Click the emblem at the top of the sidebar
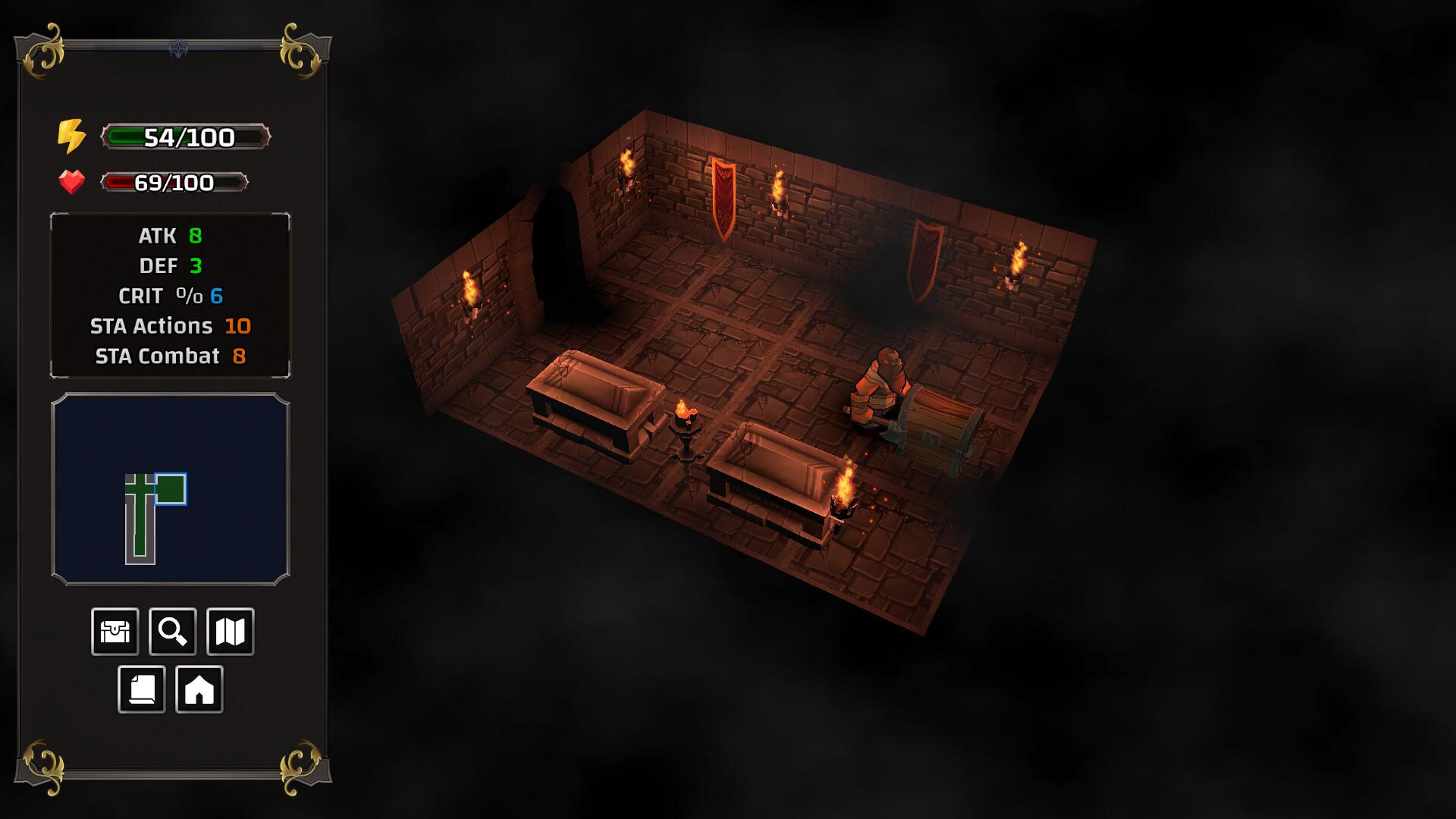 [180, 45]
